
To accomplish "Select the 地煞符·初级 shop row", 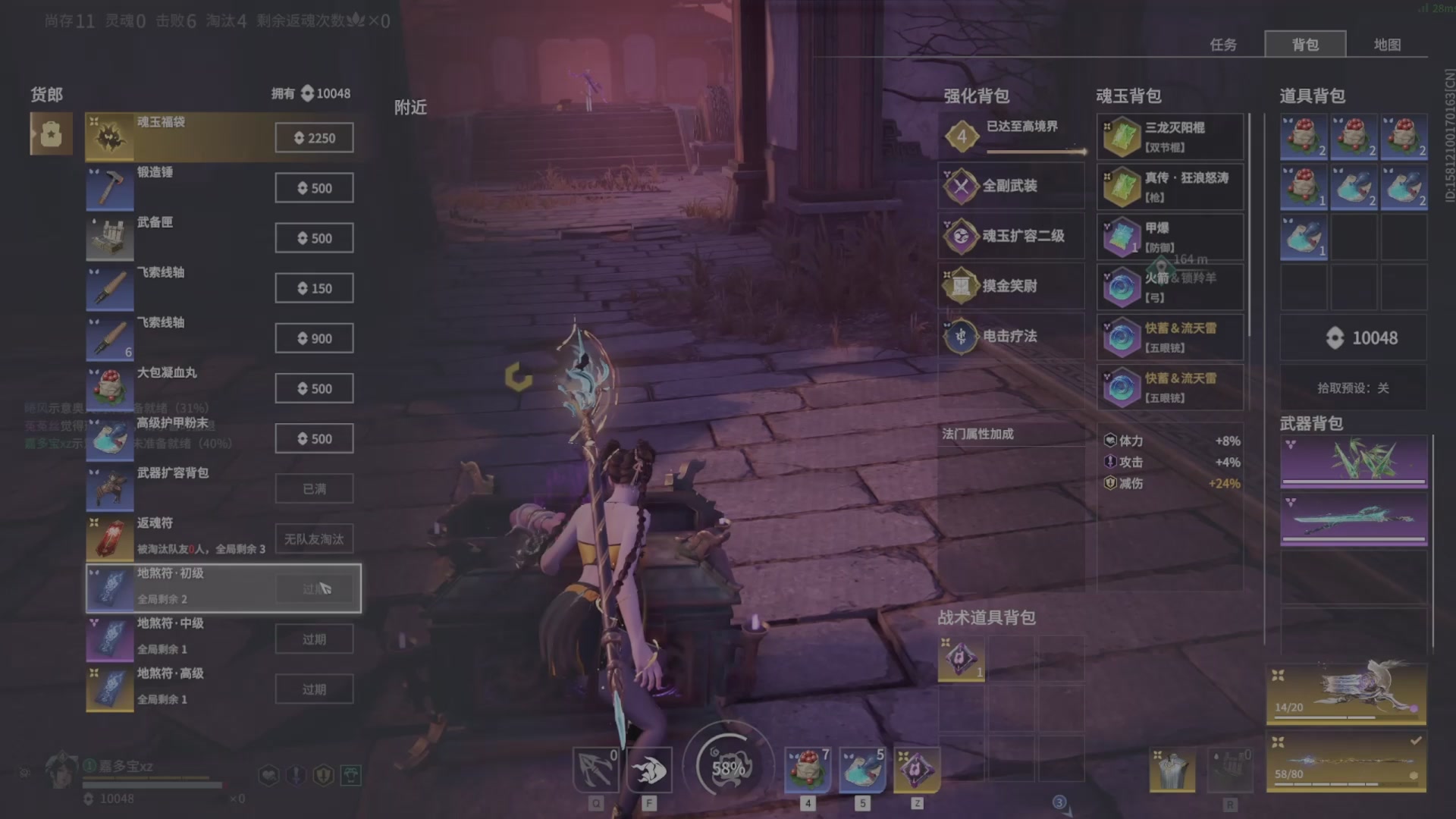I will point(223,588).
